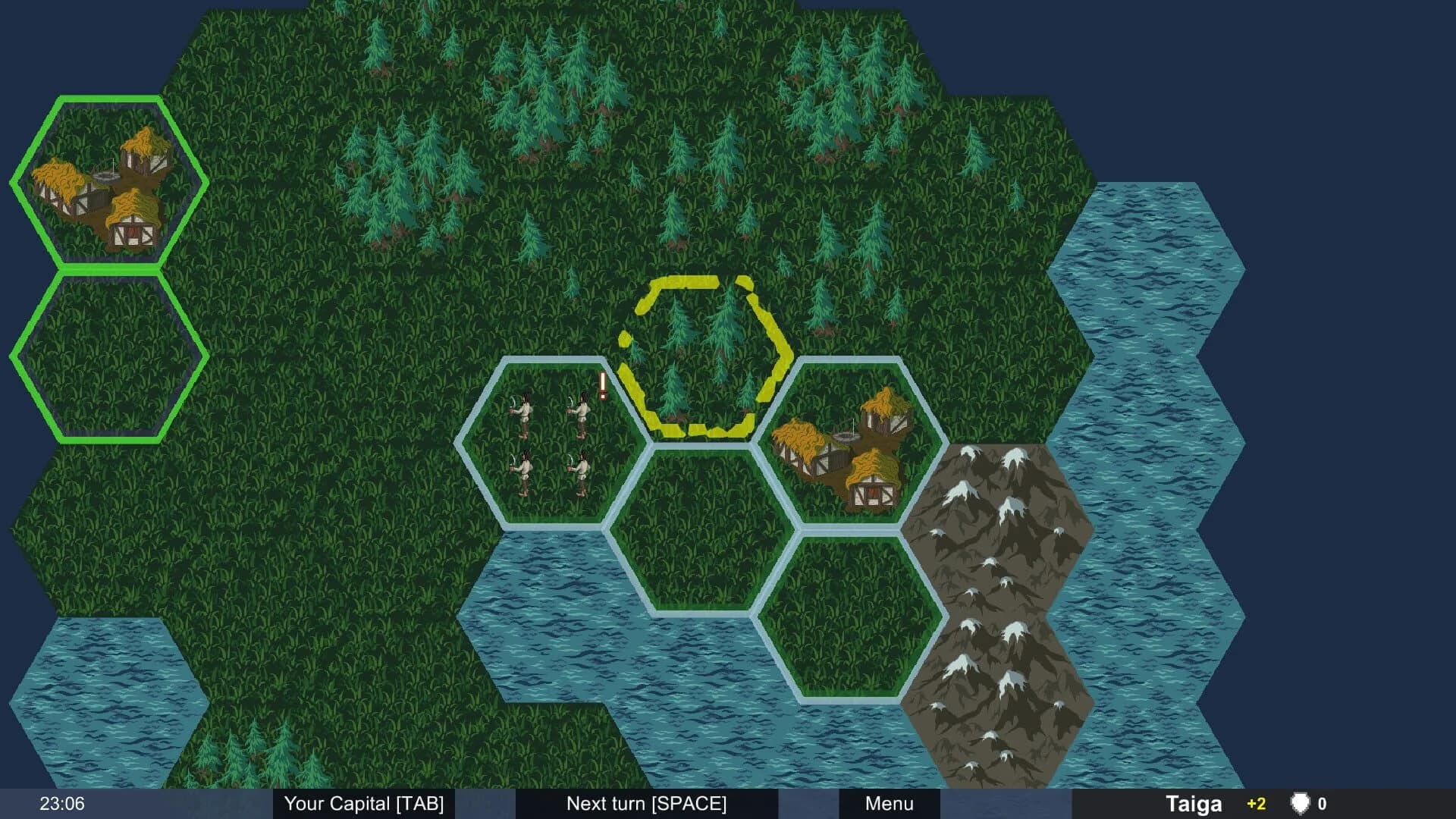Click the 23:06 clock display
Viewport: 1456px width, 819px height.
[61, 802]
